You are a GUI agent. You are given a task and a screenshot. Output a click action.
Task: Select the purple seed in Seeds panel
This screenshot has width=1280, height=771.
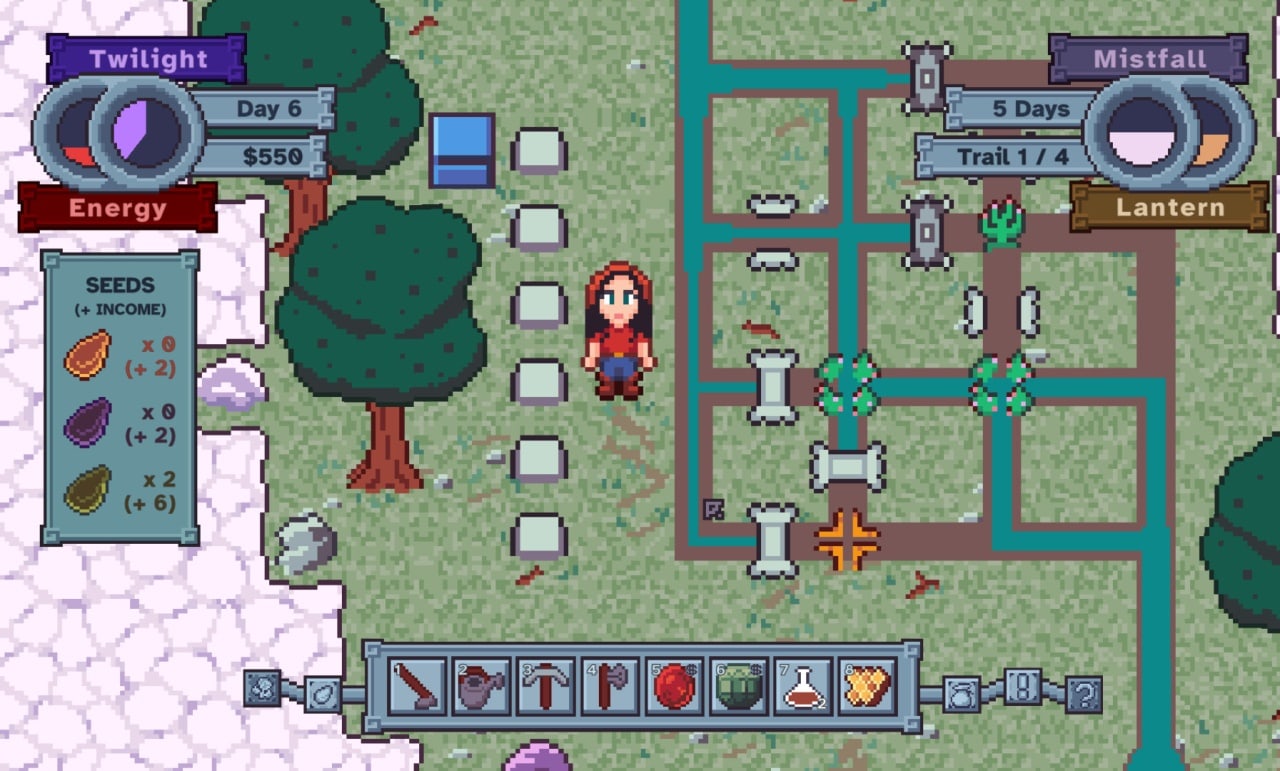(x=88, y=422)
